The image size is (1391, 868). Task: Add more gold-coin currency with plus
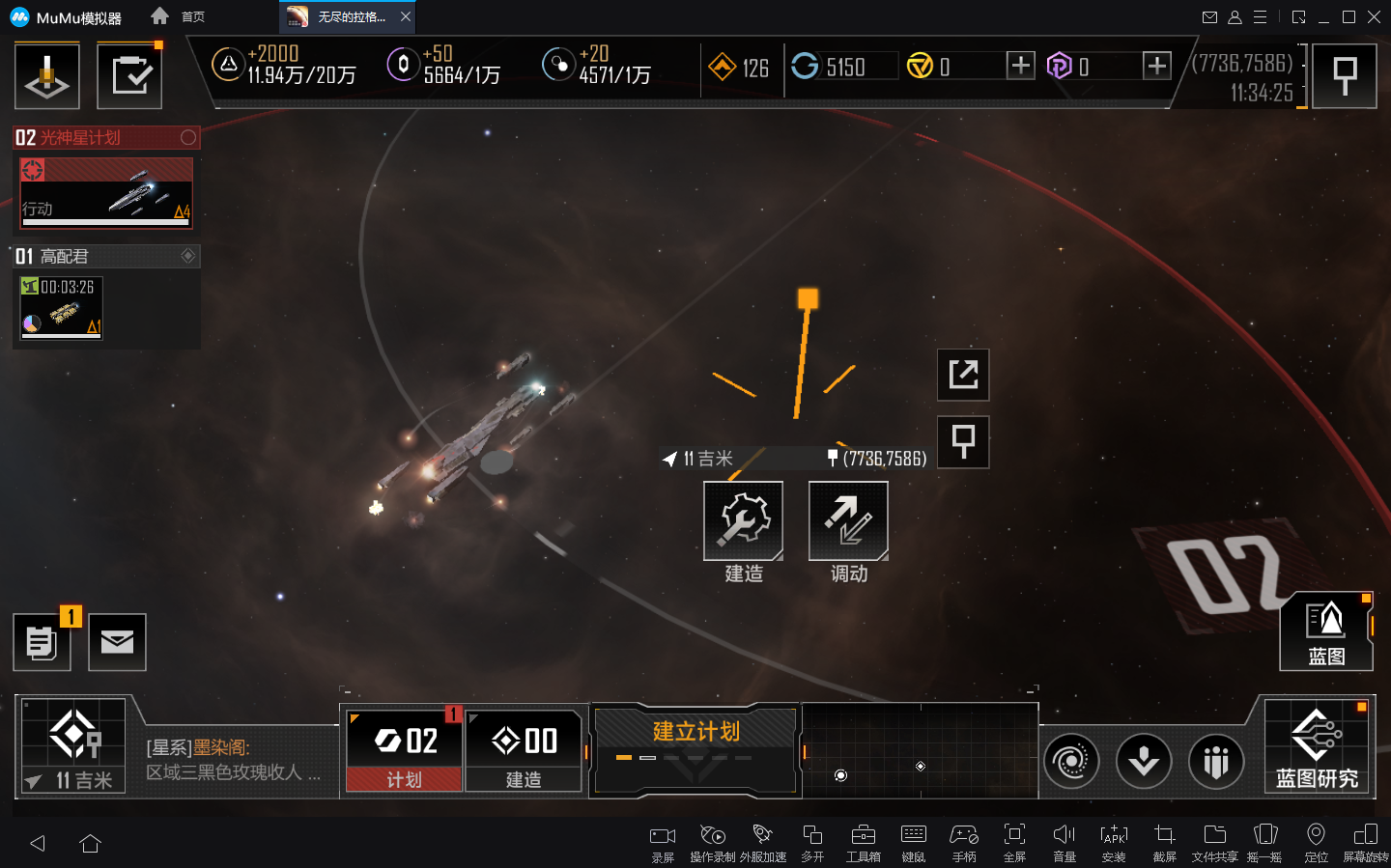[1020, 66]
